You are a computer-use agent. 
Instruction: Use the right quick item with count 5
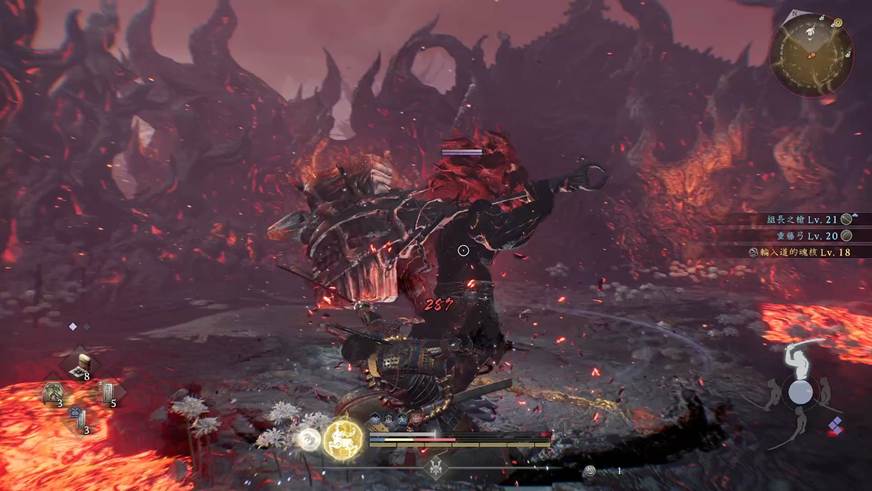[106, 394]
